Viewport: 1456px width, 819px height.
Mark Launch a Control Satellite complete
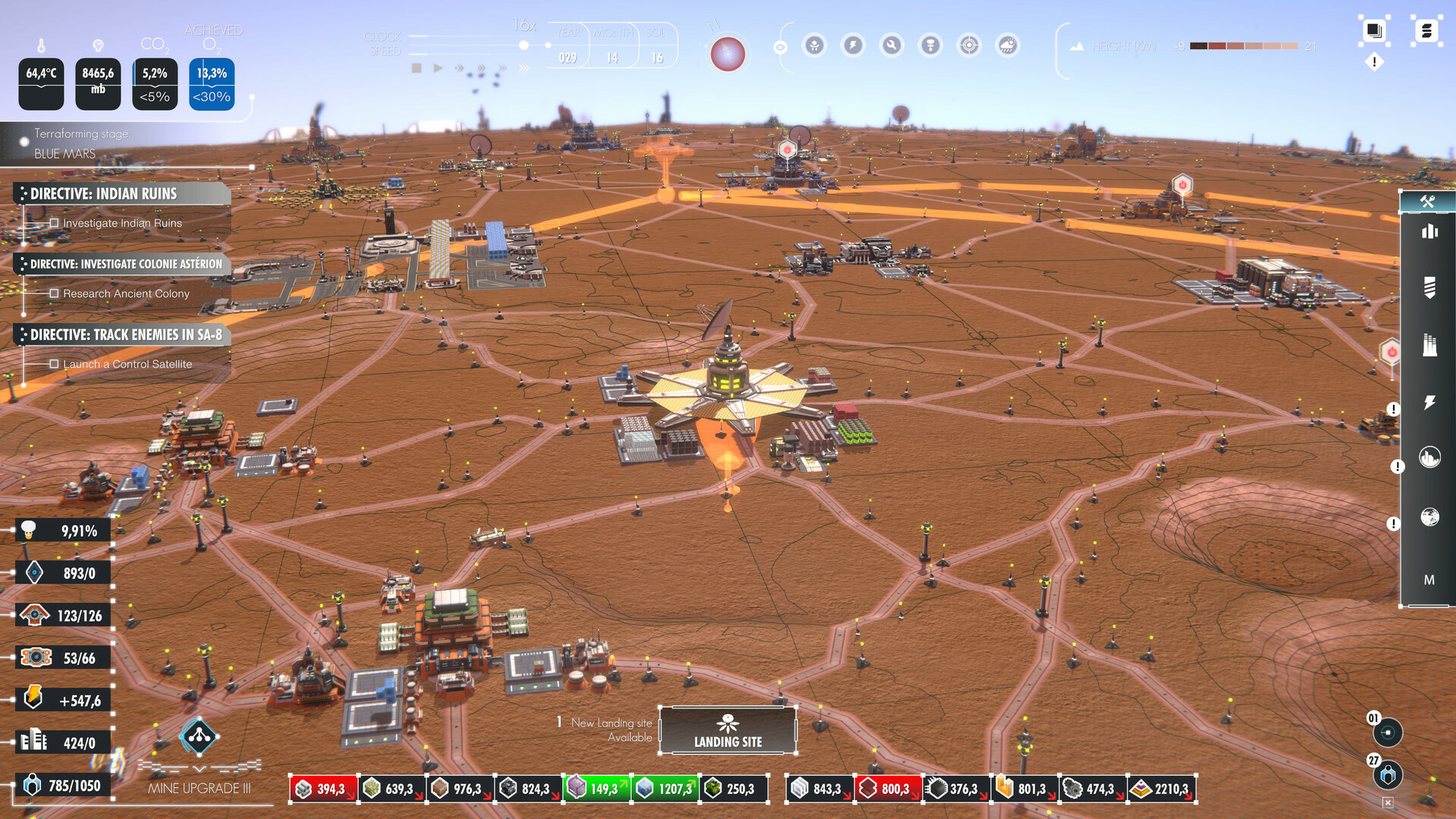pyautogui.click(x=54, y=363)
